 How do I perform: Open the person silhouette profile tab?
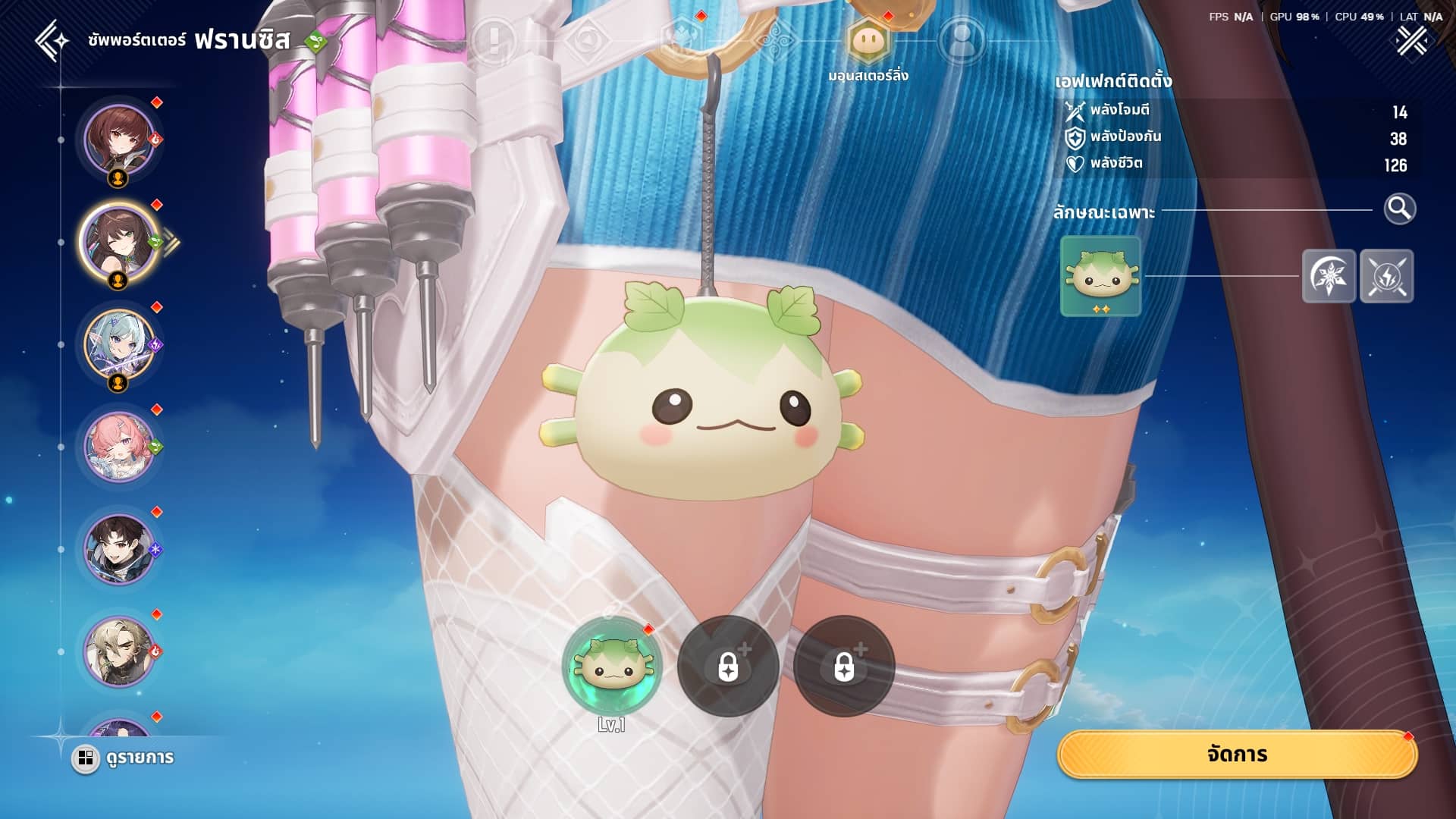[x=962, y=40]
